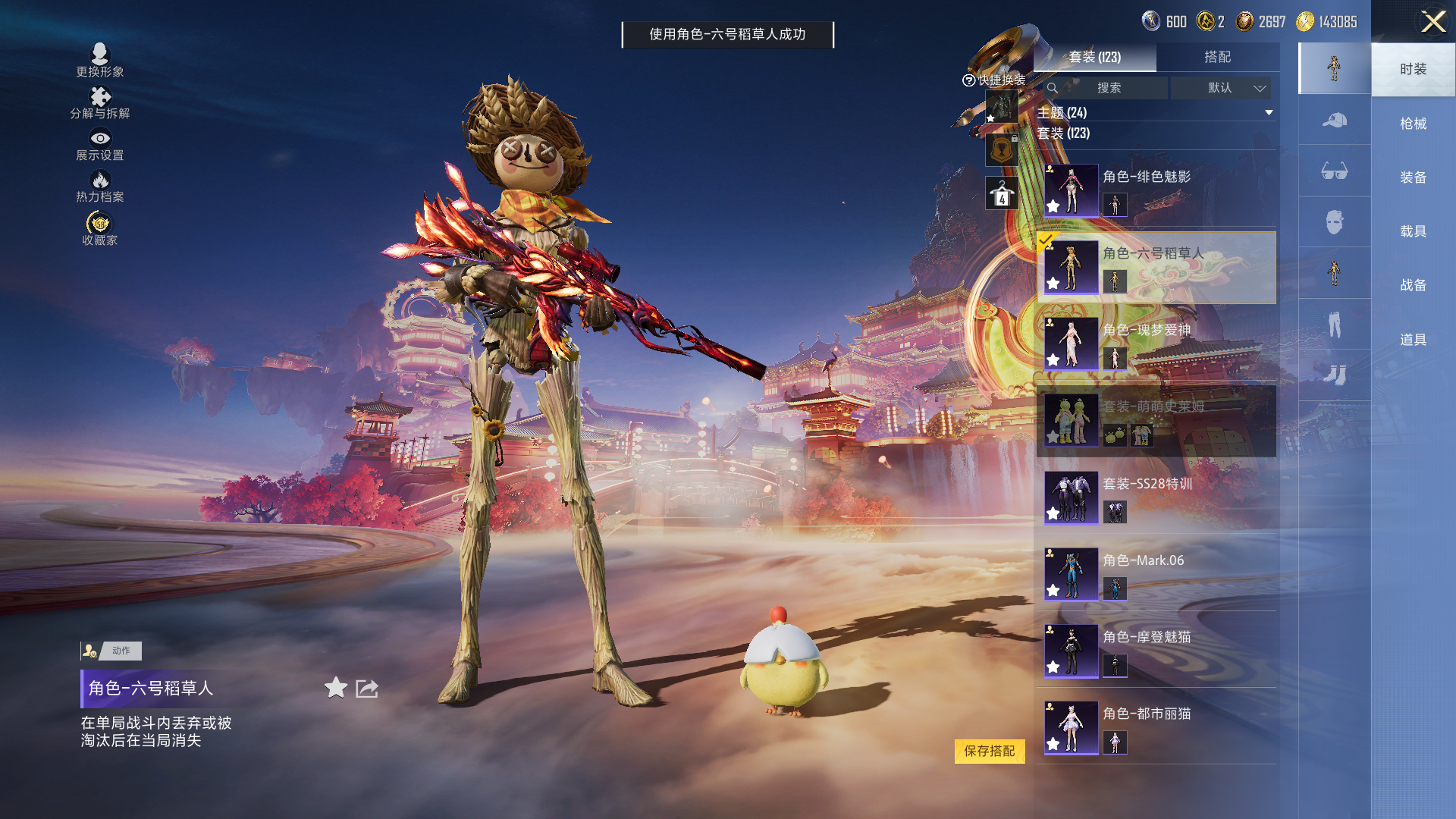Click the 搜索 search field
The height and width of the screenshot is (819, 1456).
click(x=1108, y=88)
